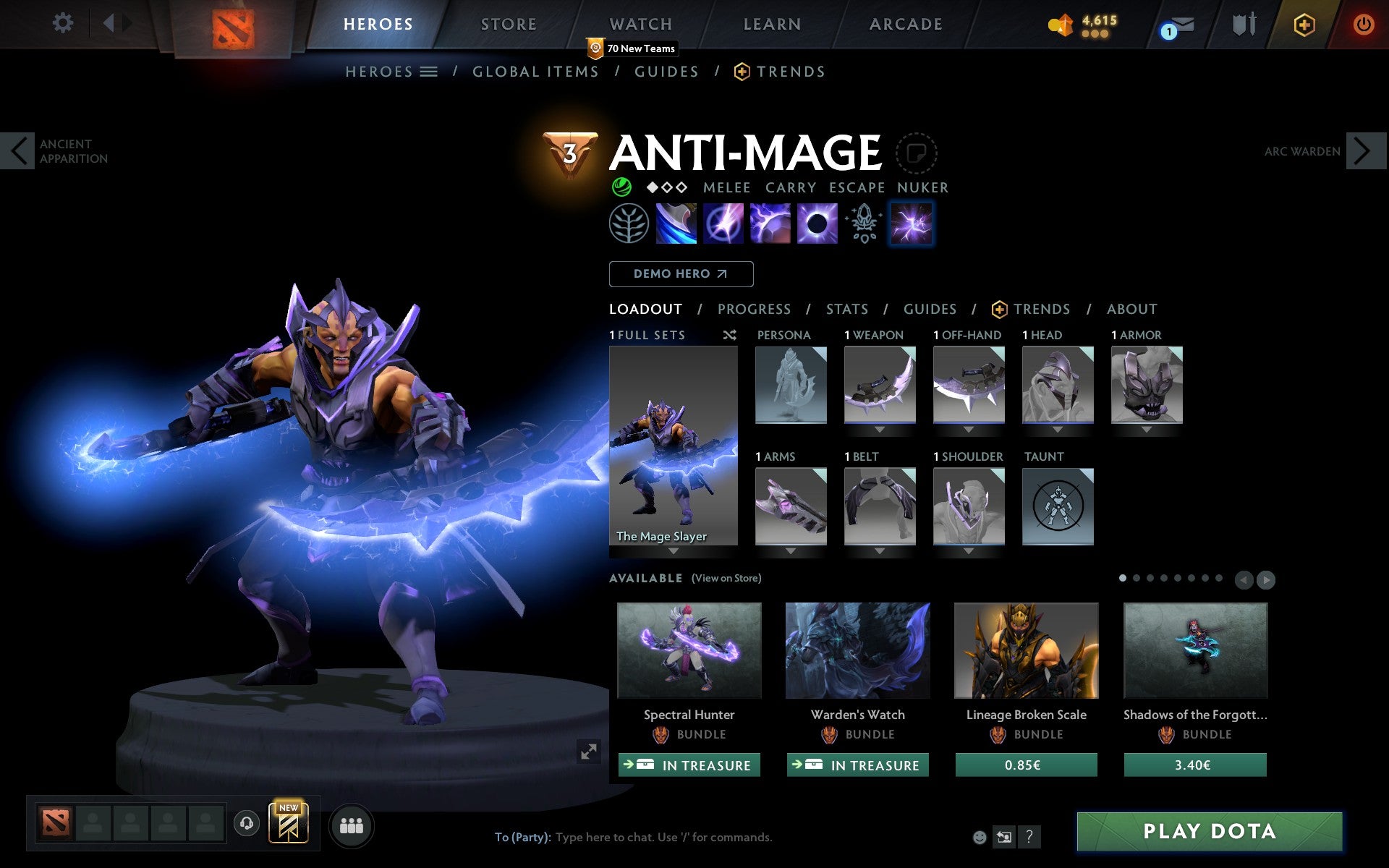Open the settings gear icon
The image size is (1389, 868).
click(x=64, y=24)
